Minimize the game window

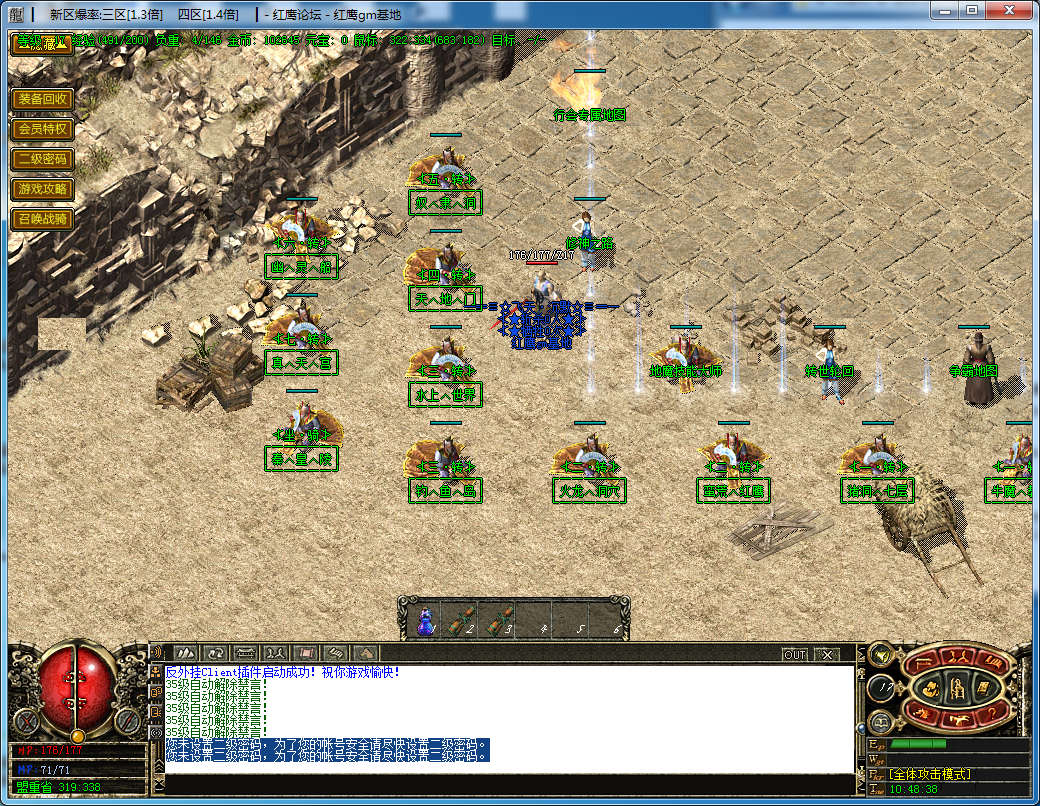tap(944, 11)
